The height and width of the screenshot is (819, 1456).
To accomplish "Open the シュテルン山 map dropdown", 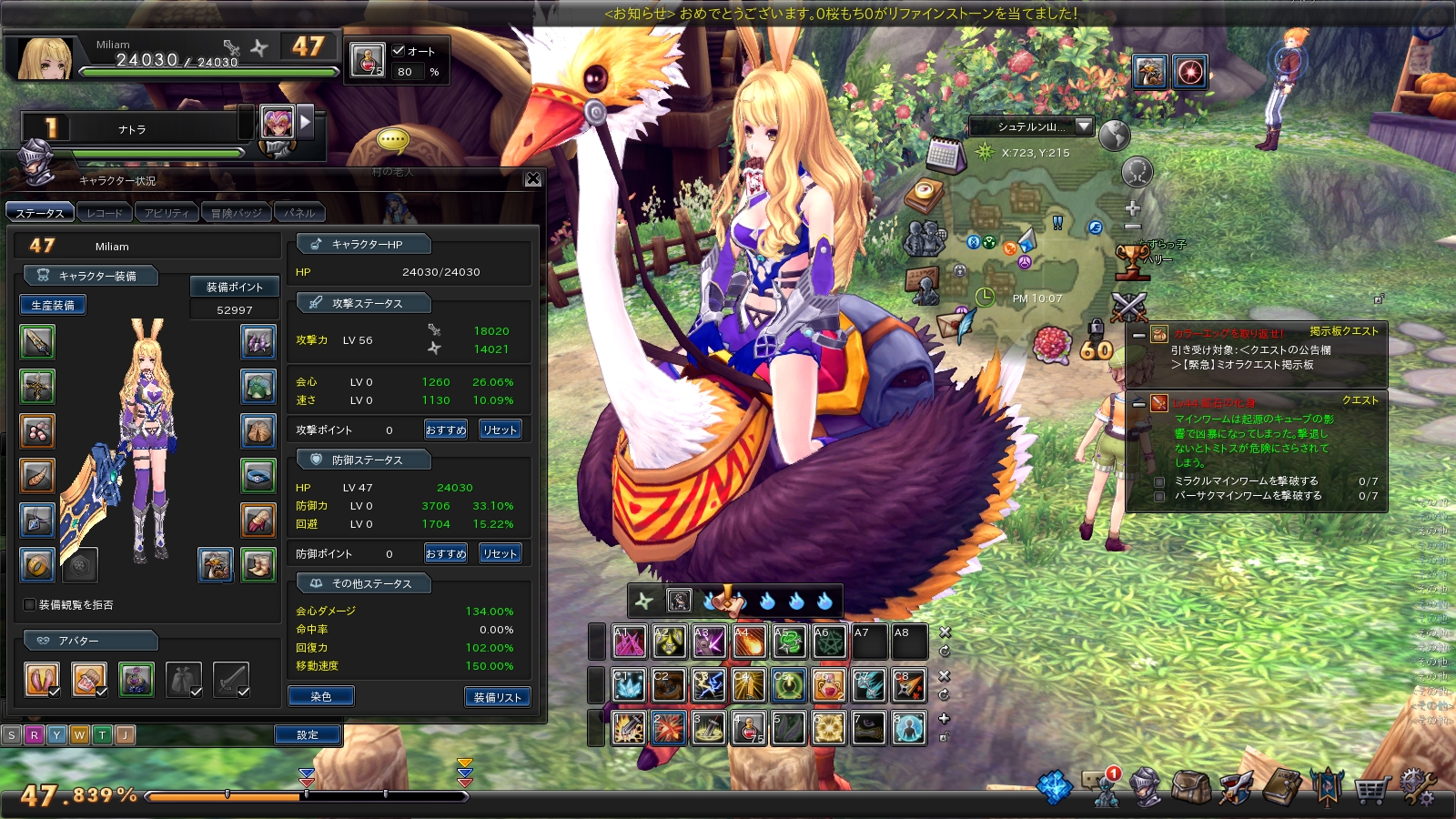I will click(1083, 126).
